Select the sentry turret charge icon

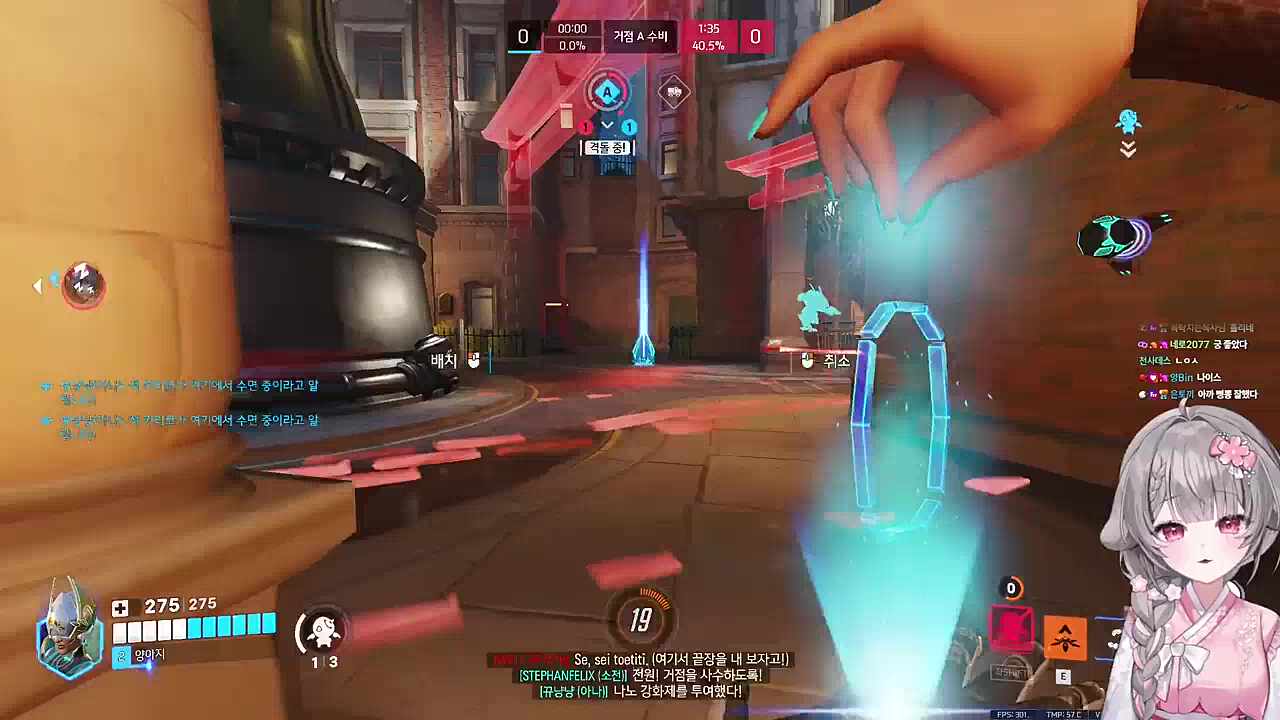coord(322,630)
